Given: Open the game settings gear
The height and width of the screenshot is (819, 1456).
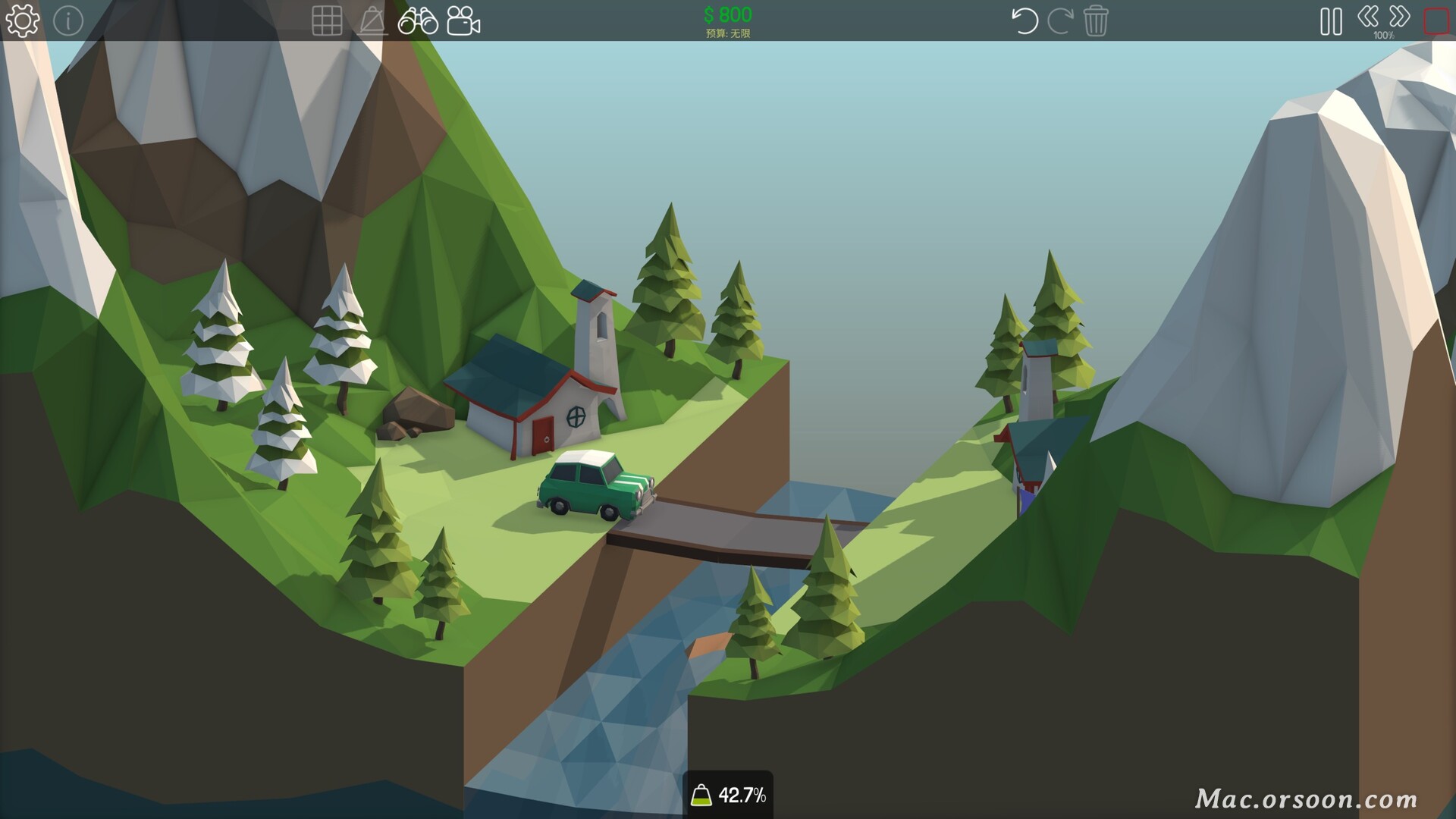Looking at the screenshot, I should click(22, 20).
